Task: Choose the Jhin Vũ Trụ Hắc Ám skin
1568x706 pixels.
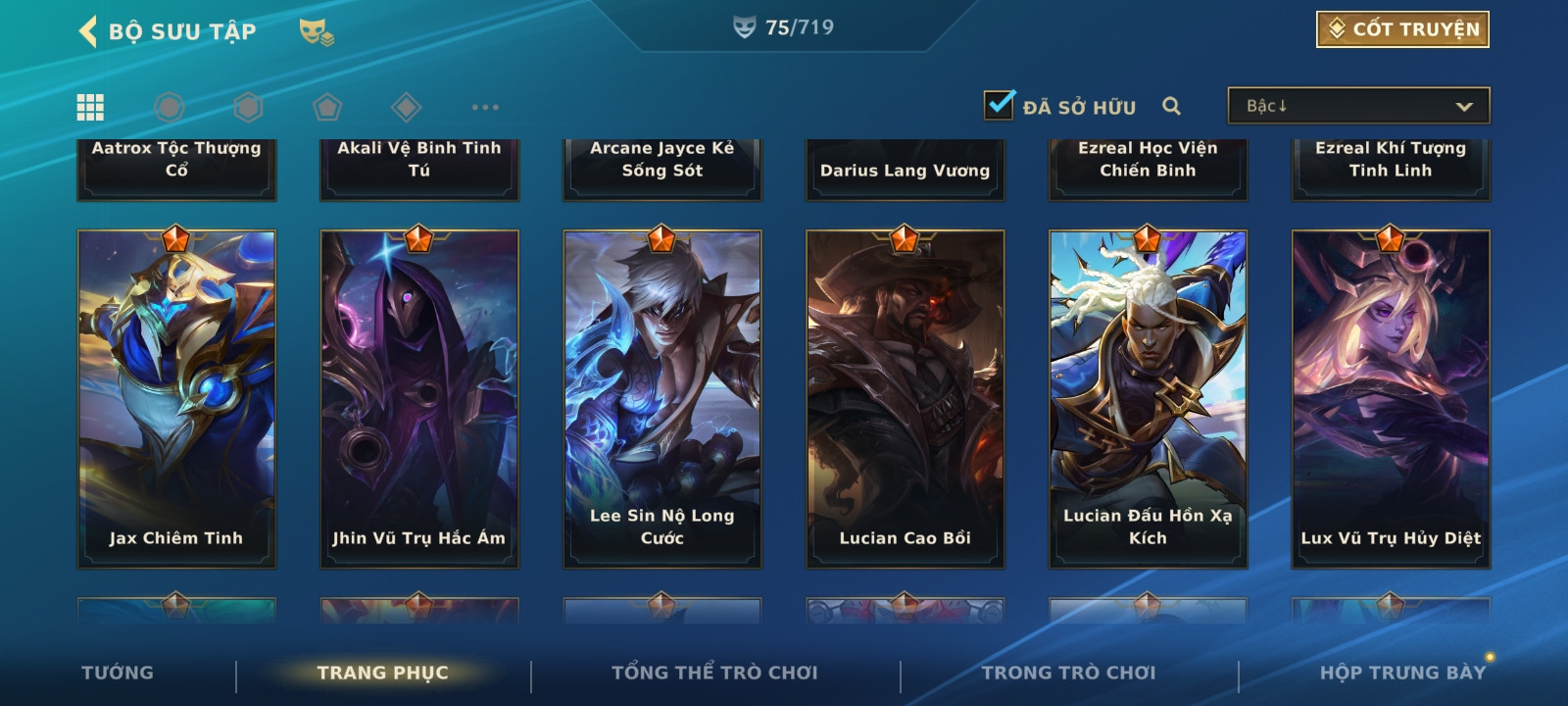Action: (419, 398)
